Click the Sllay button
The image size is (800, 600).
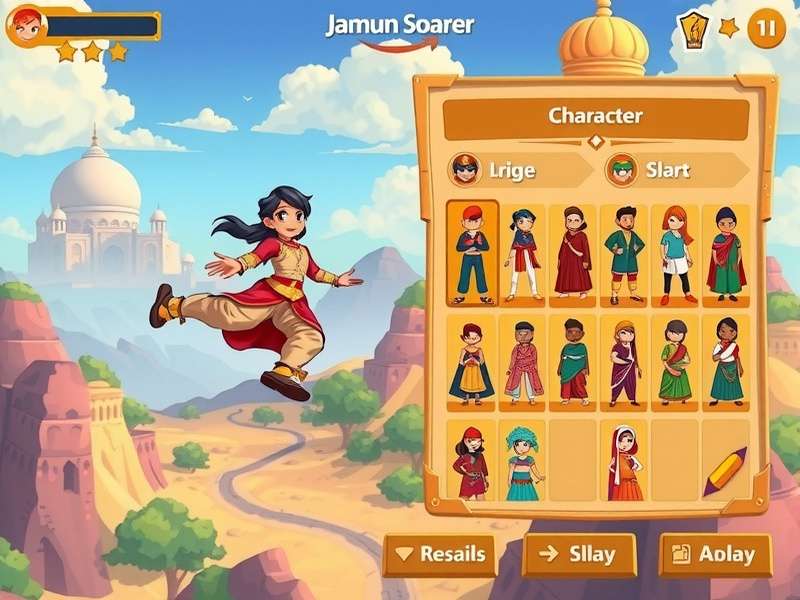(579, 554)
